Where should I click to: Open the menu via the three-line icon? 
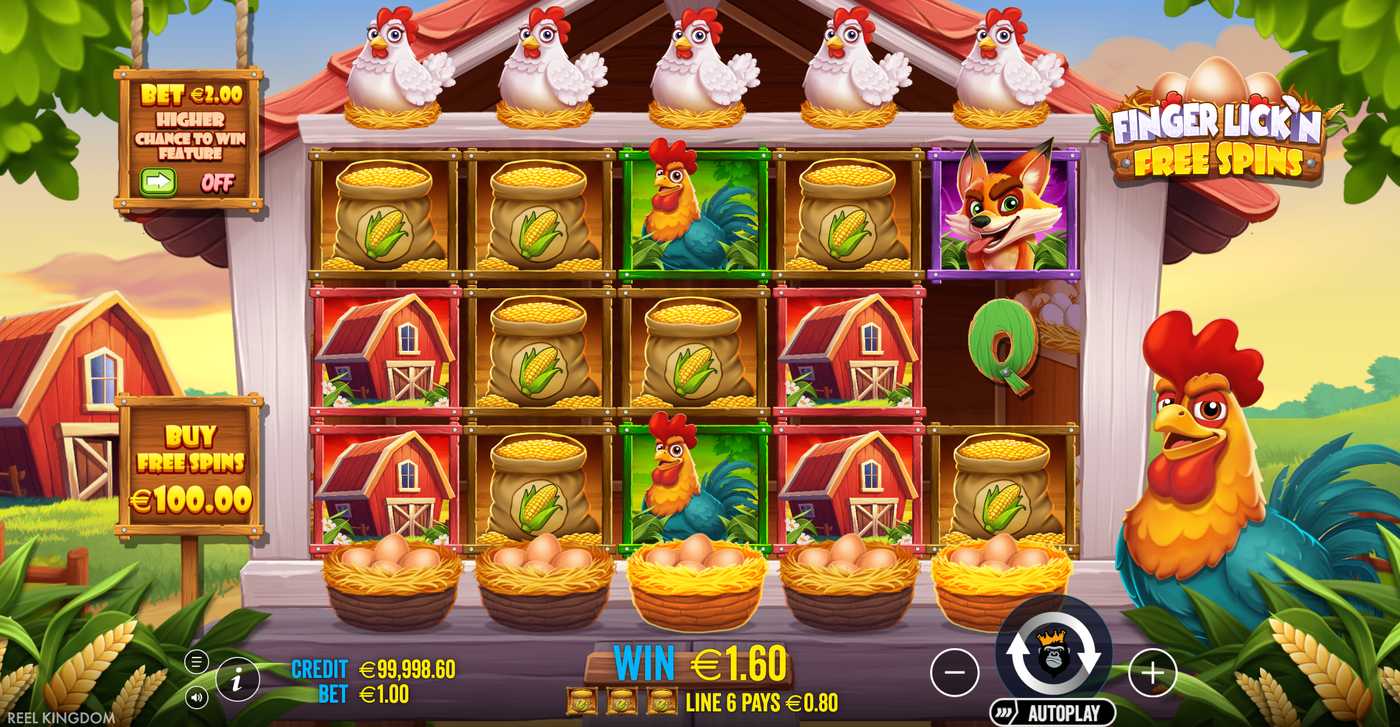click(198, 659)
